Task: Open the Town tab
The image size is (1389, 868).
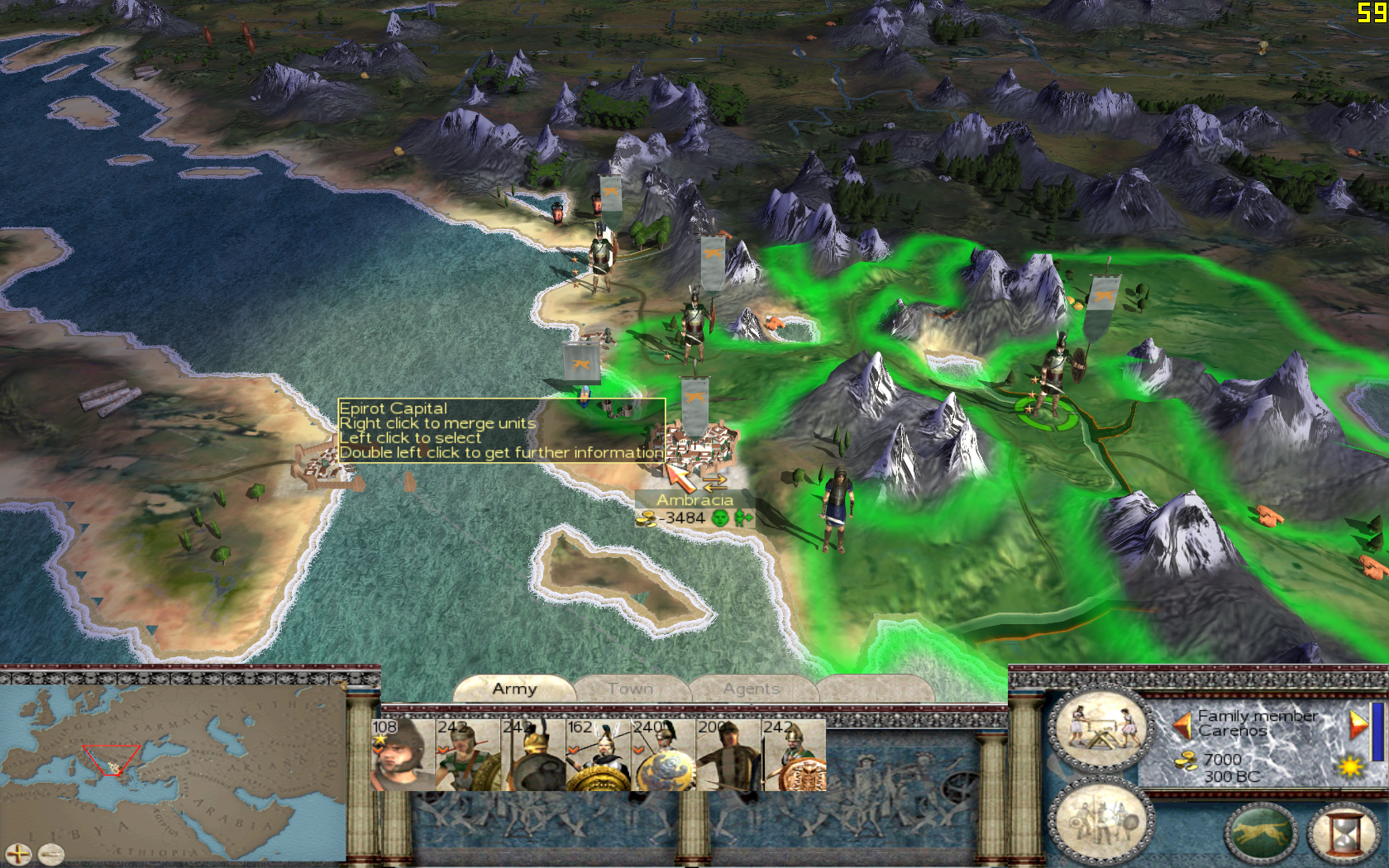Action: (630, 689)
